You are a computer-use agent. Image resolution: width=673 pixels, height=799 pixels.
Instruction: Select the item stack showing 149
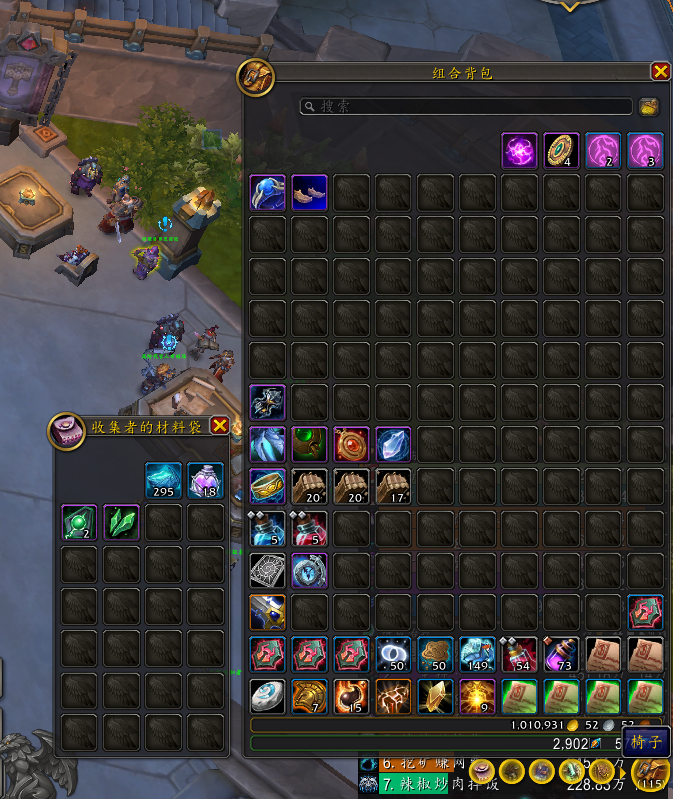477,655
